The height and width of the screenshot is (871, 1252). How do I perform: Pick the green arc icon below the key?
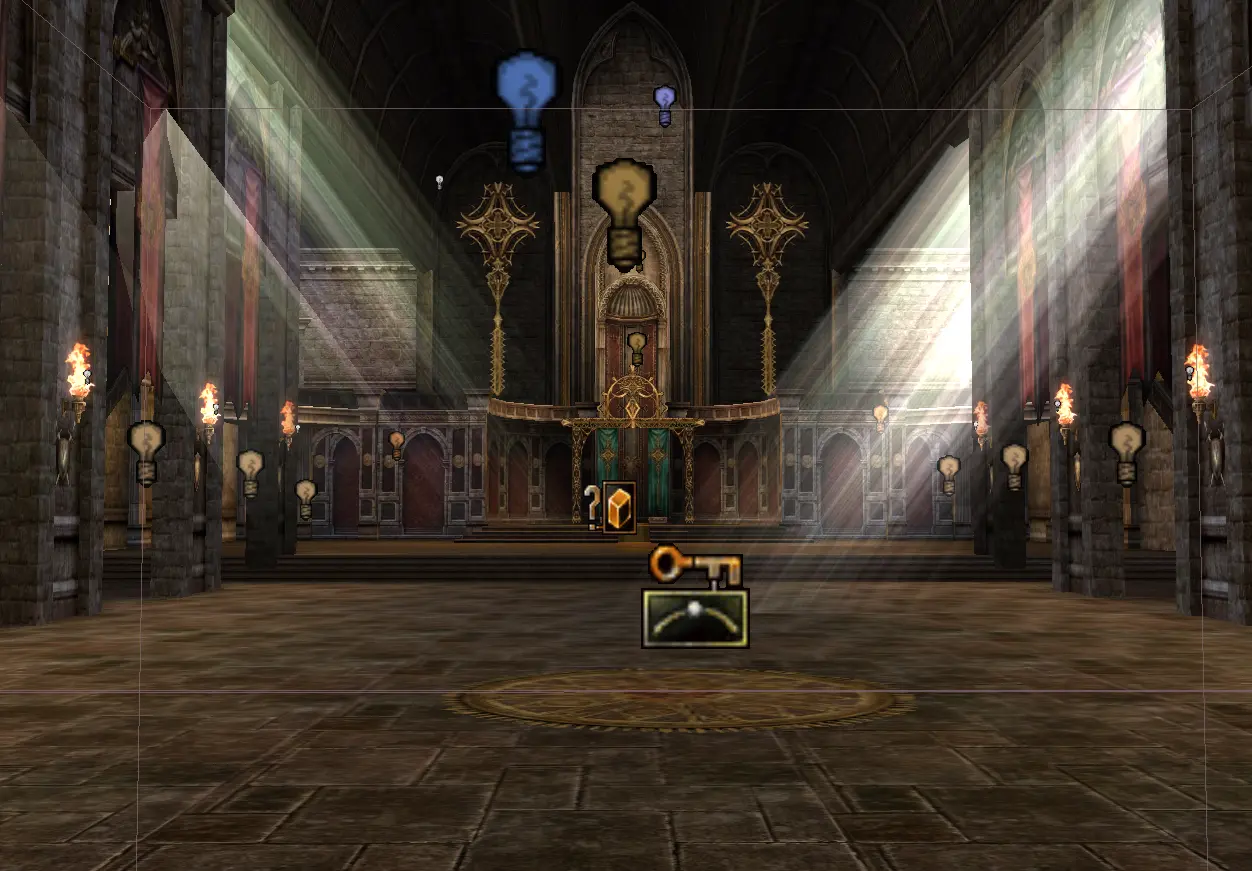pyautogui.click(x=695, y=618)
